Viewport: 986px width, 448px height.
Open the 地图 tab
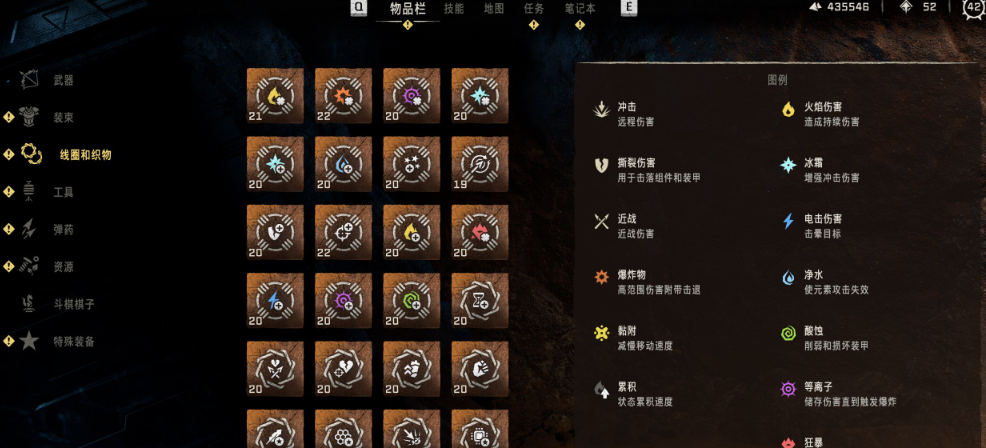494,9
